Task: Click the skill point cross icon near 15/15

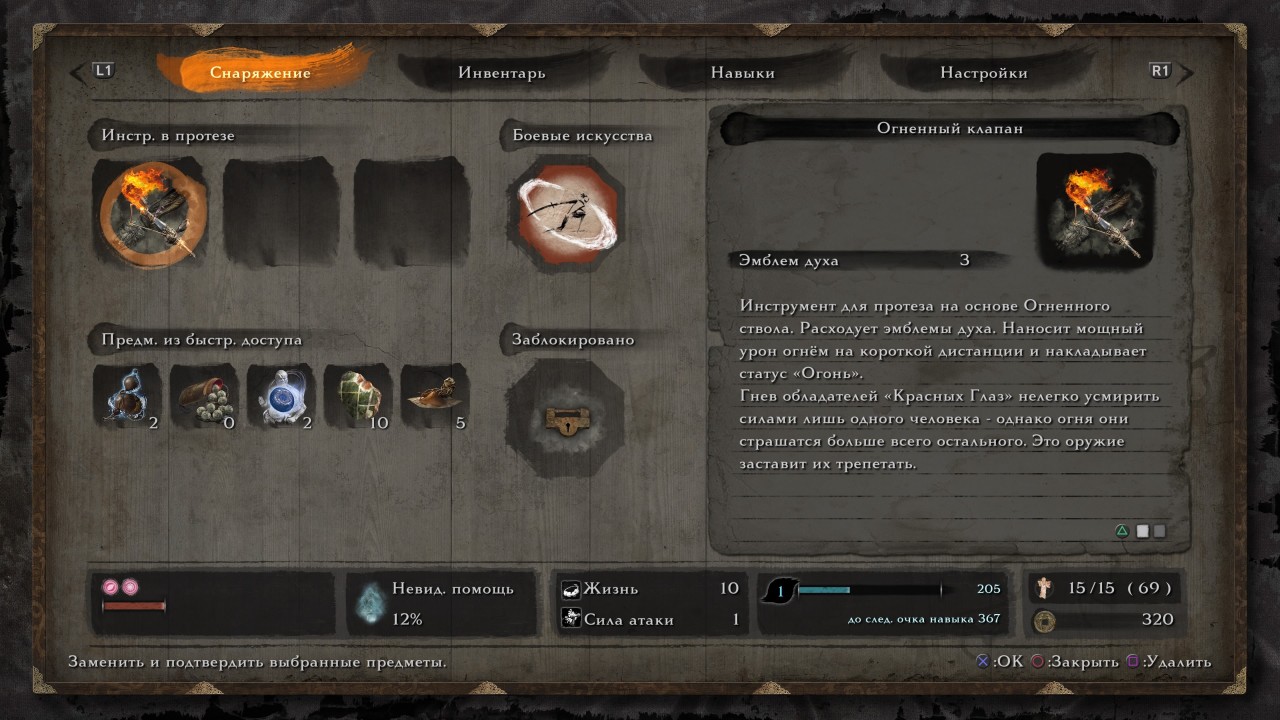Action: (1044, 588)
